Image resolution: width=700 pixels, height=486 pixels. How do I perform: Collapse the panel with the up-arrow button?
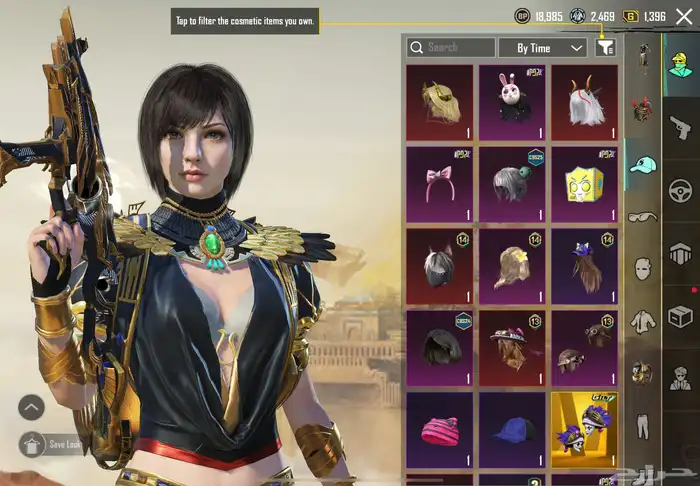click(x=32, y=407)
